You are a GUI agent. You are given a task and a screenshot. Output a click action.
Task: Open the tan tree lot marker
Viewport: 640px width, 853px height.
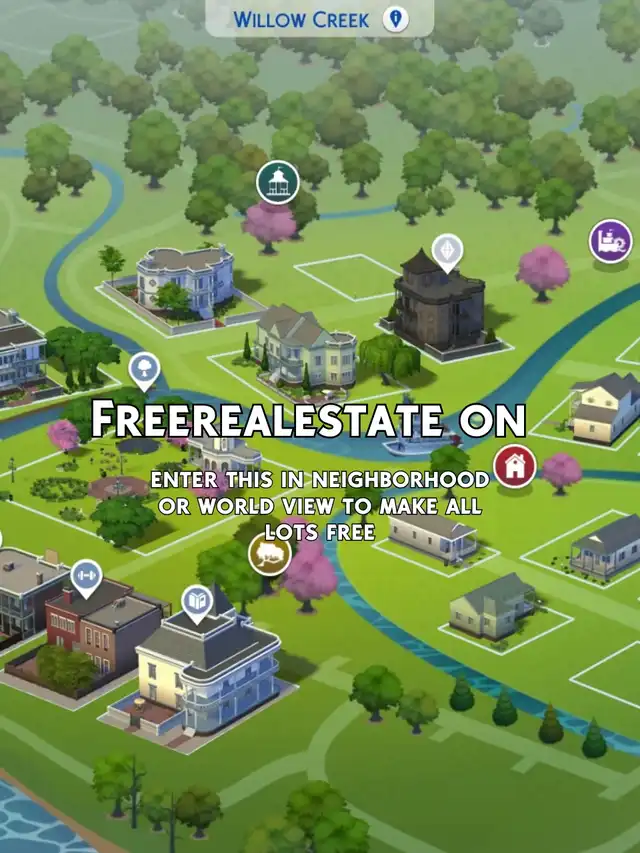coord(269,553)
